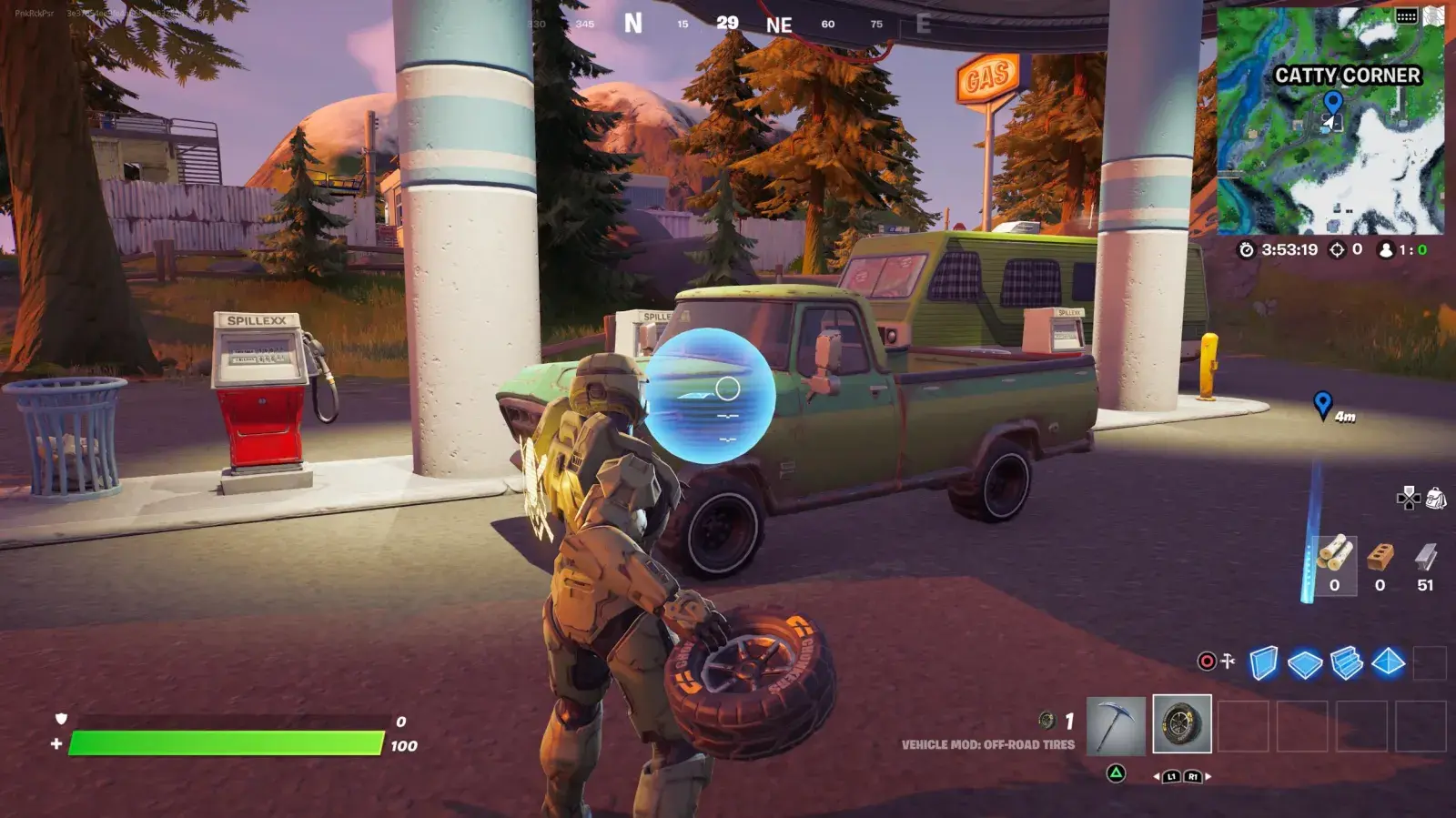Choose the wall building piece
Screen dimensions: 1456x818
1263,662
